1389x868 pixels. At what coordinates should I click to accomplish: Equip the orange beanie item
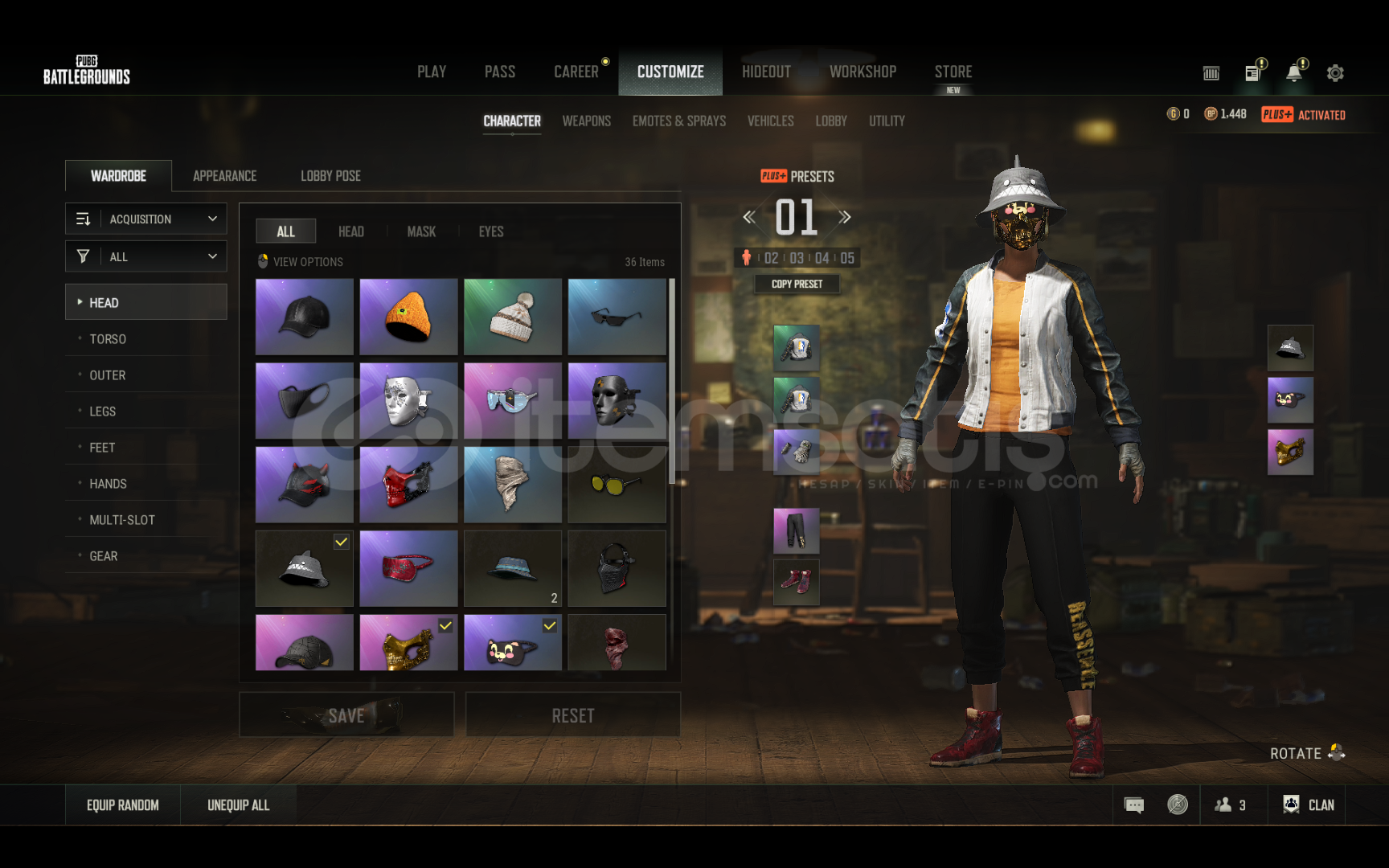(408, 317)
